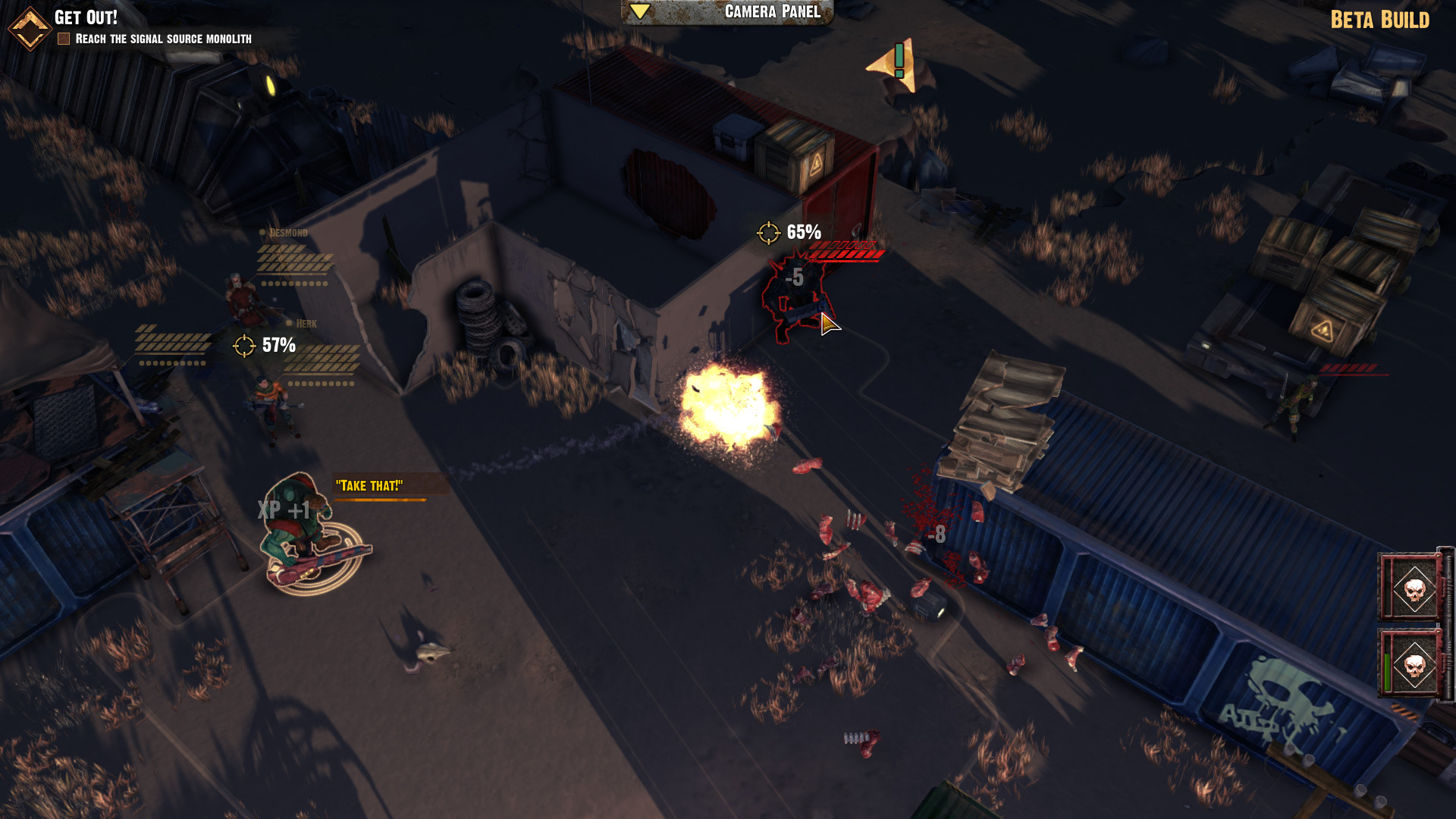Open the Camera Panel tab
This screenshot has width=1456, height=819.
tap(770, 11)
